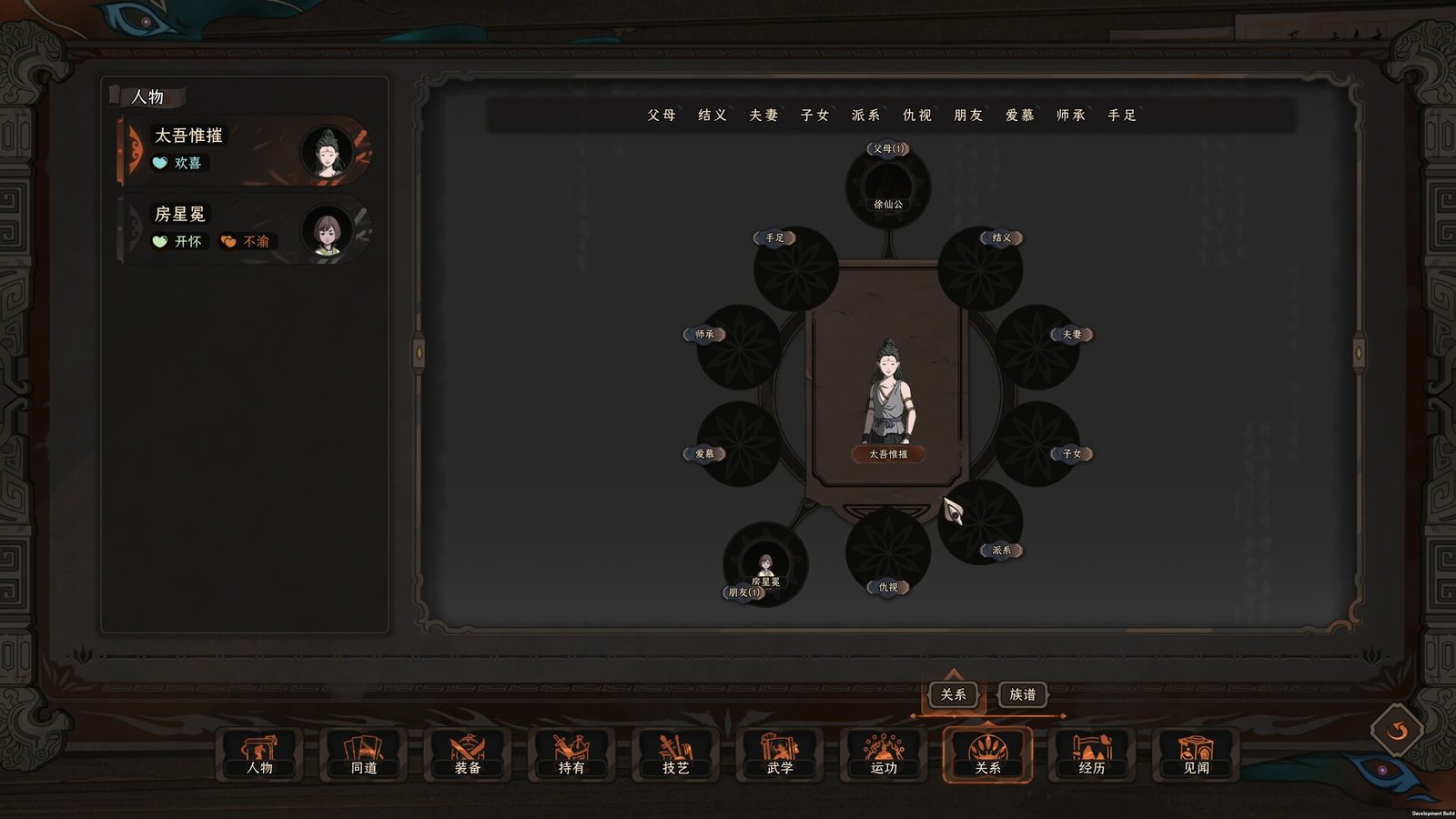Collapse the left panel using its side handle
The width and height of the screenshot is (1456, 819).
pos(419,352)
